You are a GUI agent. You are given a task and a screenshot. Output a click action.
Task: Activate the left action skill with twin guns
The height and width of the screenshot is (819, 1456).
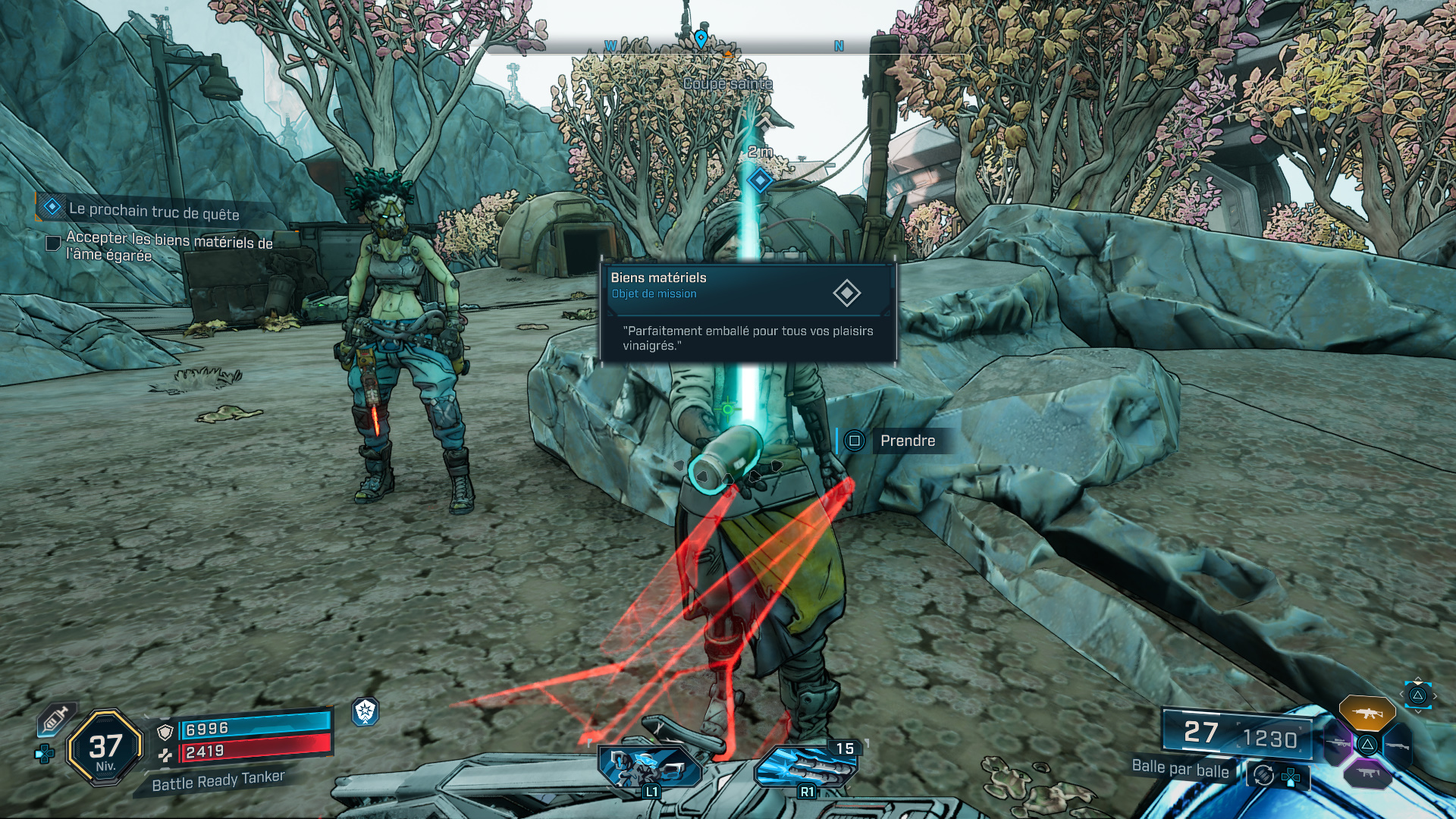pos(651,766)
